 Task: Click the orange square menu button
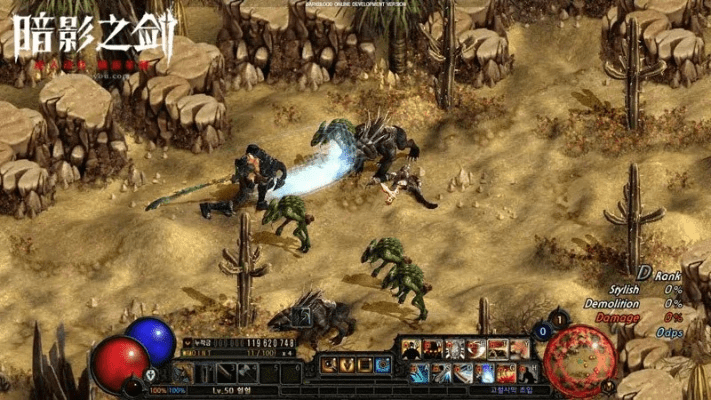pos(364,365)
